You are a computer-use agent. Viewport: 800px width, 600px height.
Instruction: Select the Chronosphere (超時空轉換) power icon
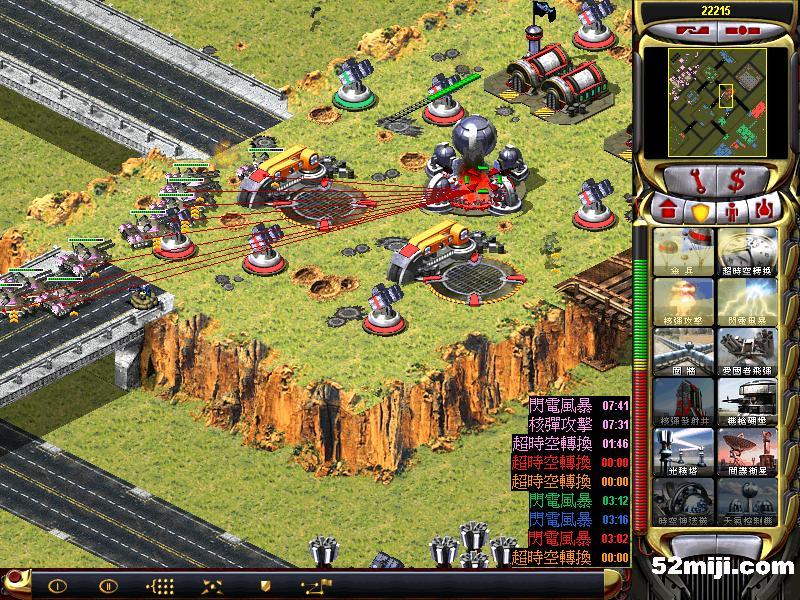coord(745,251)
